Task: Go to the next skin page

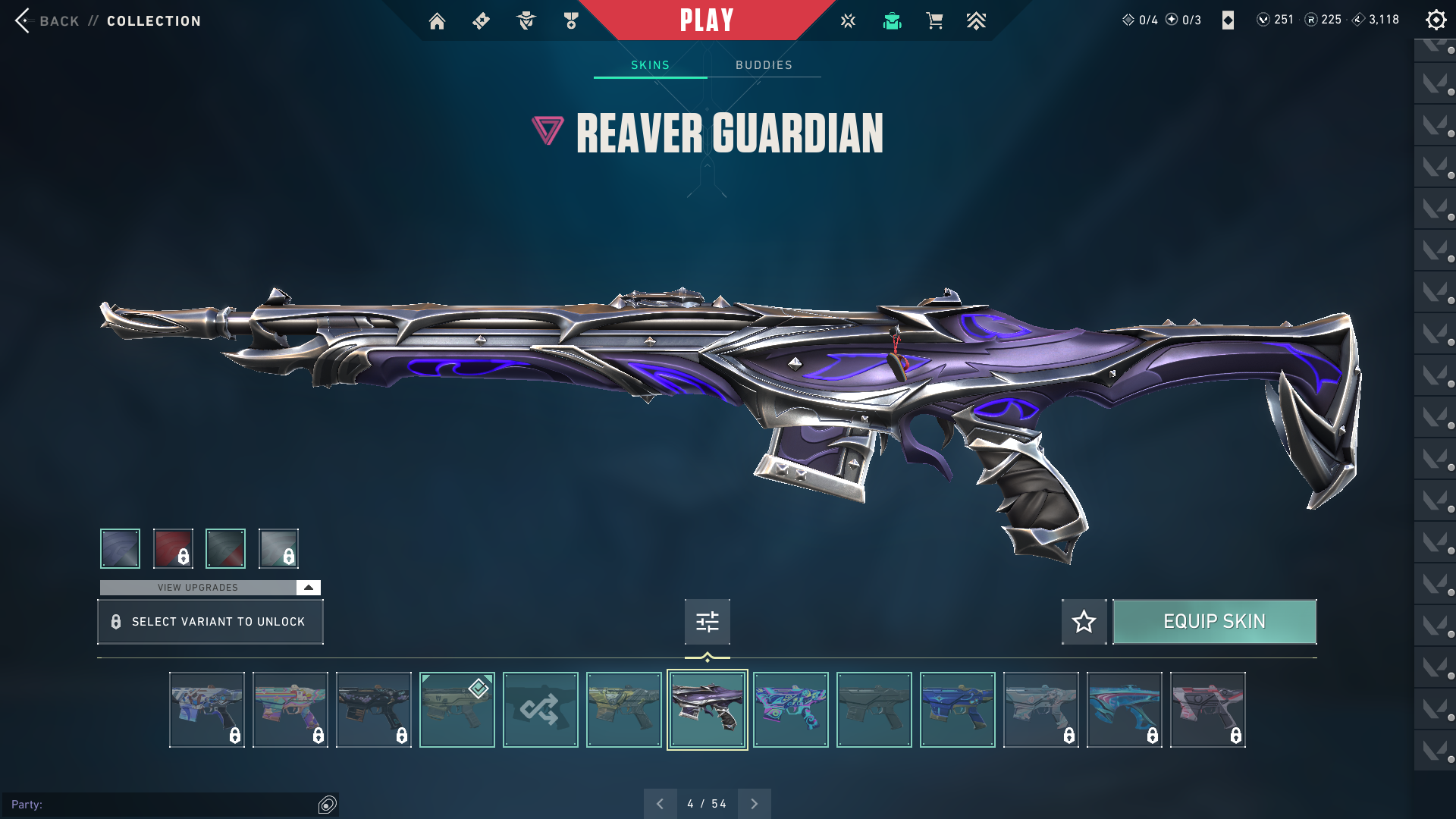Action: (x=754, y=804)
